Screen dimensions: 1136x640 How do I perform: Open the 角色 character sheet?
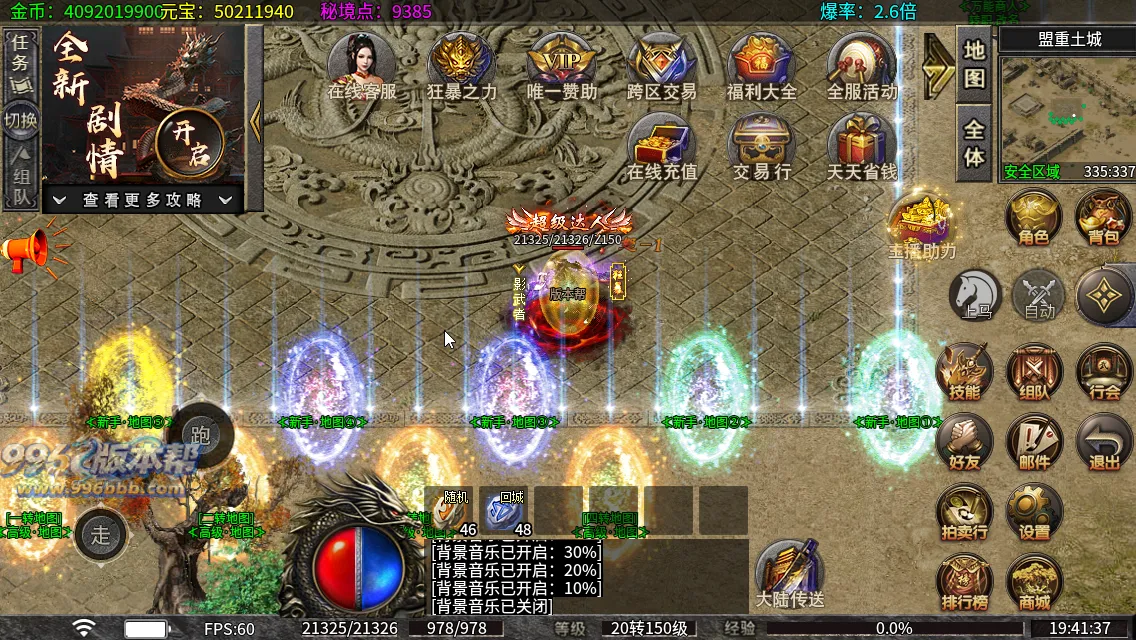(x=1033, y=217)
